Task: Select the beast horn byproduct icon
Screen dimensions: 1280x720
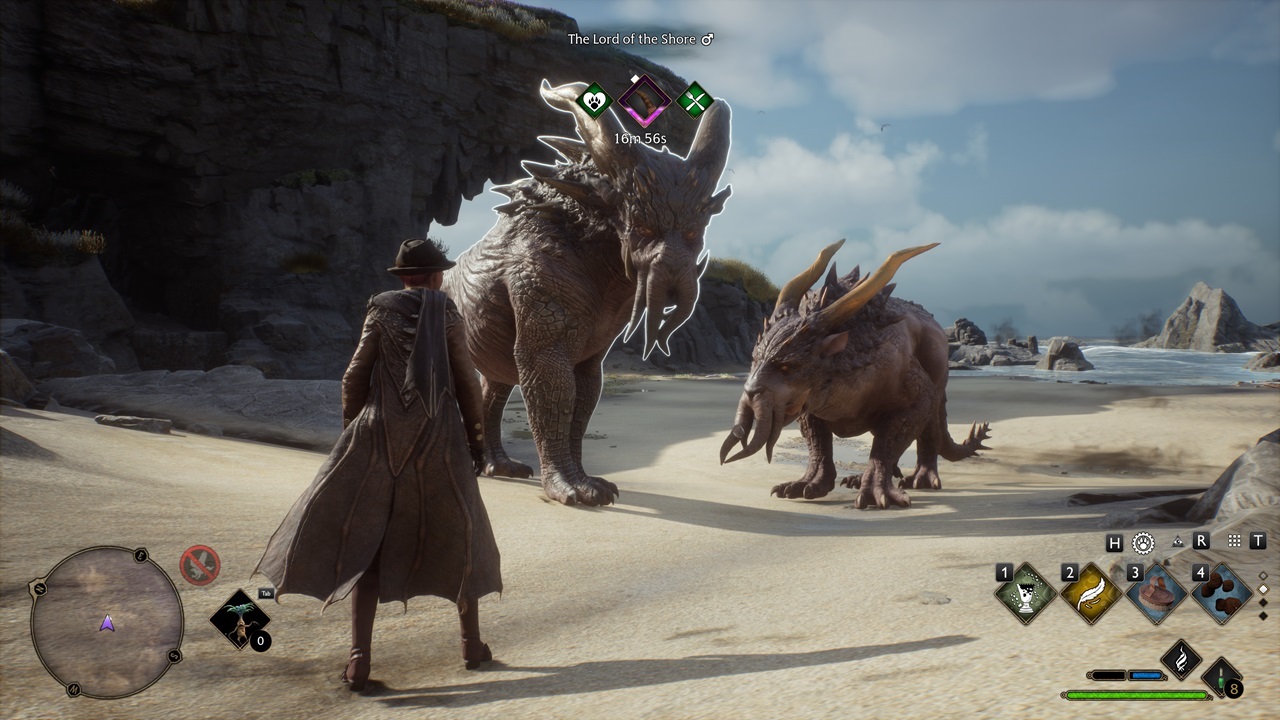Action: tap(644, 100)
